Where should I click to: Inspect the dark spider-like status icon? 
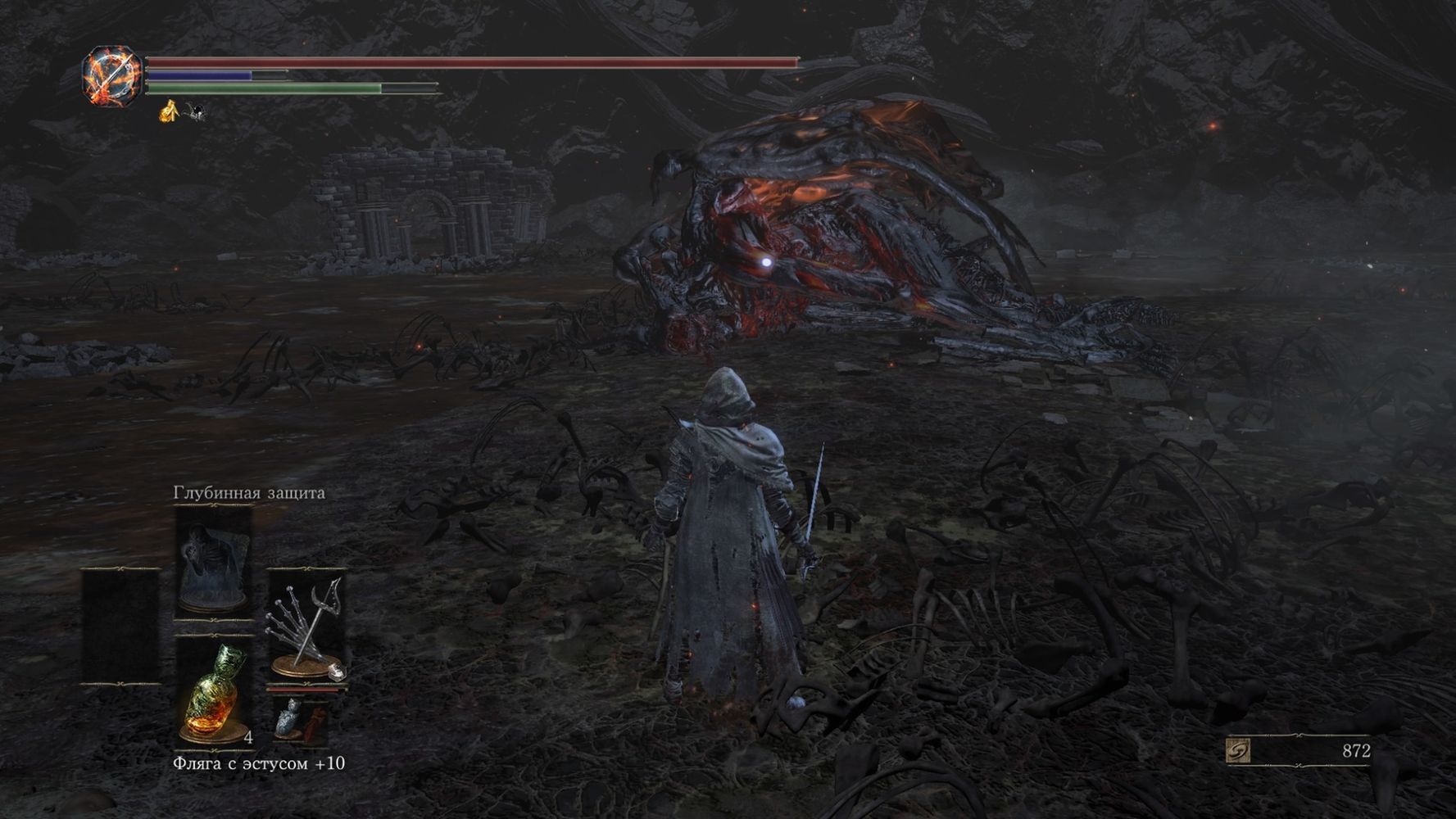coord(194,111)
